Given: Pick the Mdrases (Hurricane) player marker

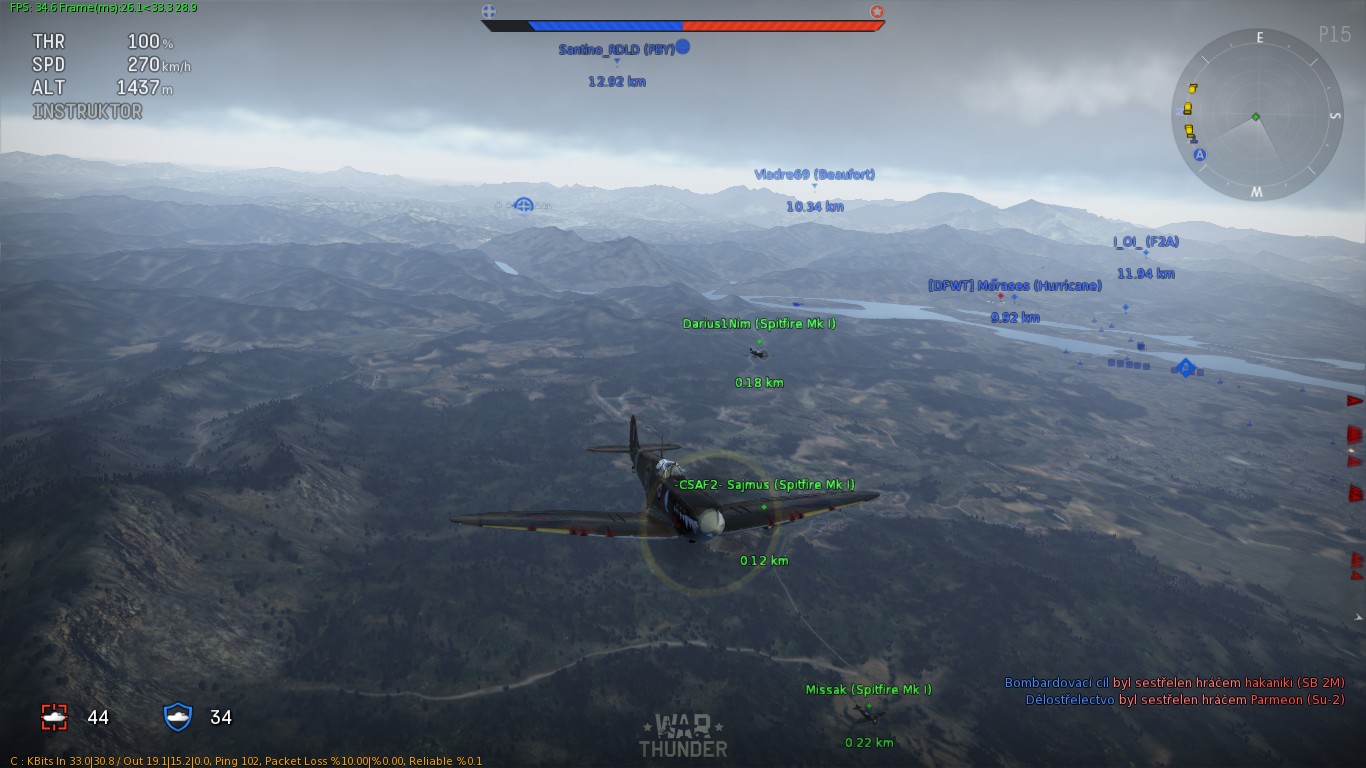Looking at the screenshot, I should click(x=1014, y=286).
